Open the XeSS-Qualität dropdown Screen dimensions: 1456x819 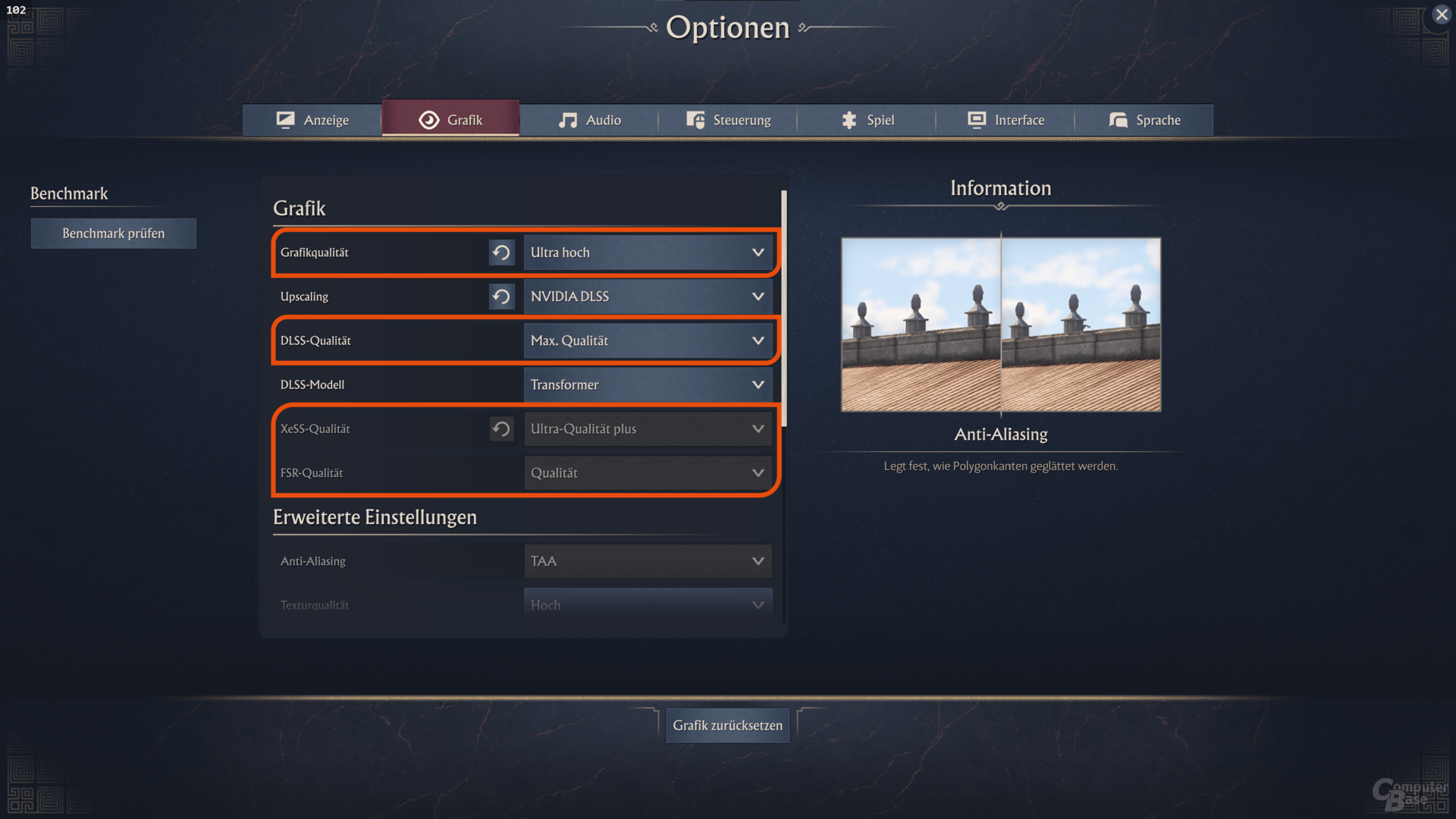648,428
